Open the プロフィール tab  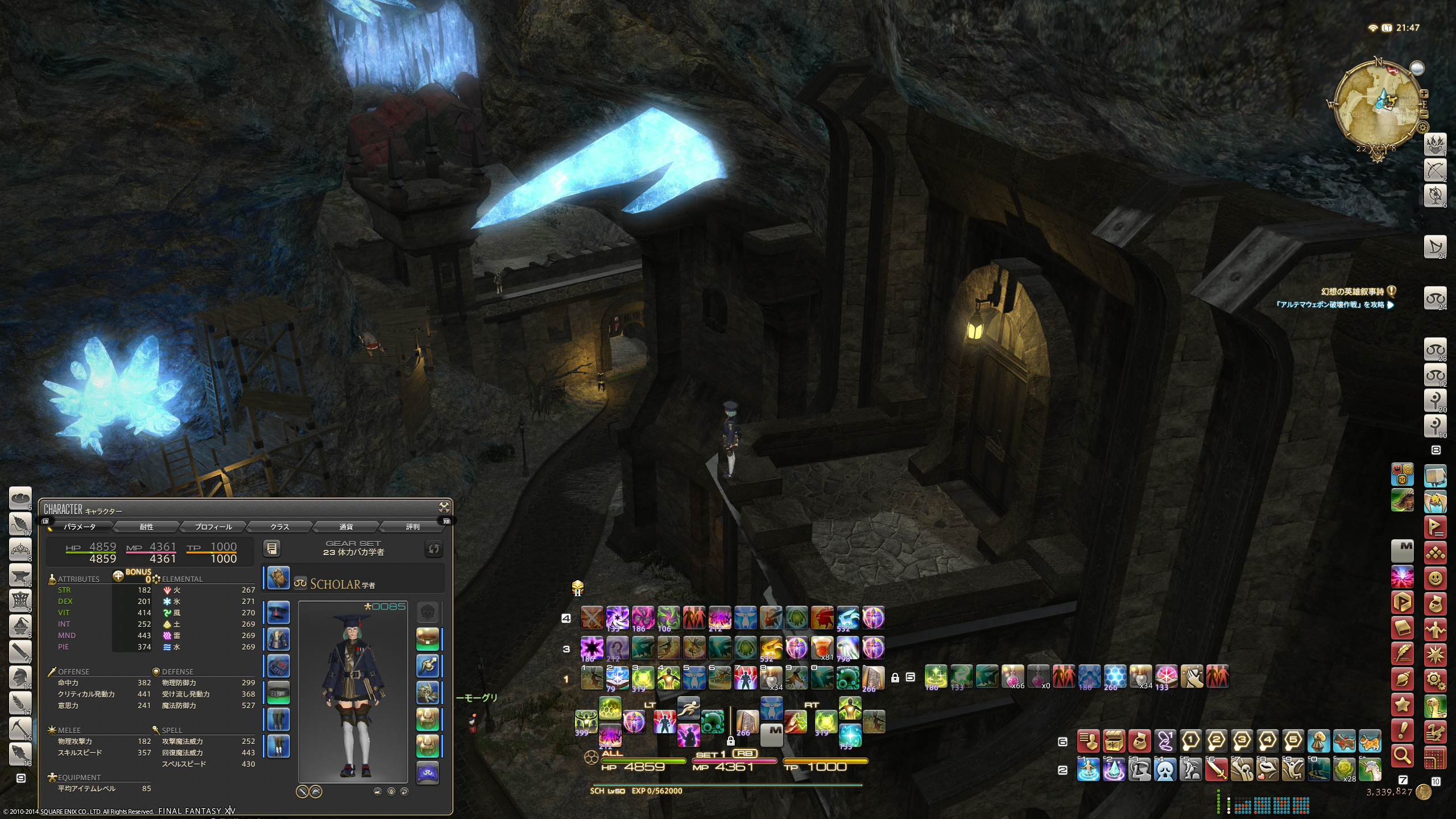(x=213, y=527)
